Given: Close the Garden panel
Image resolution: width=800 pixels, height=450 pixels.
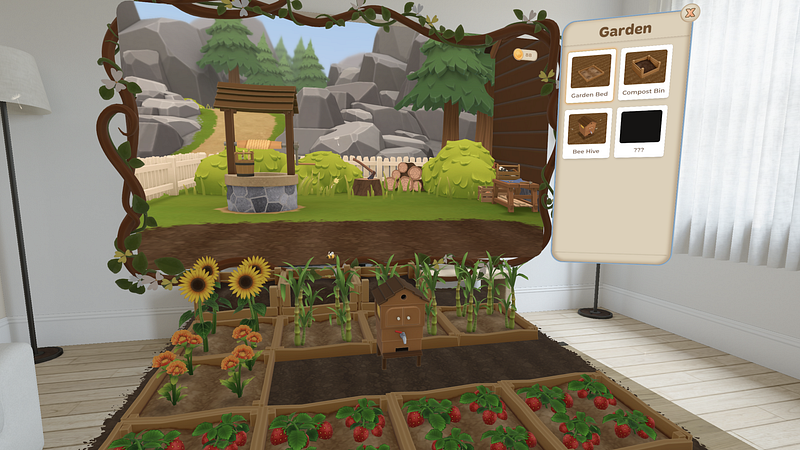Looking at the screenshot, I should tap(689, 13).
